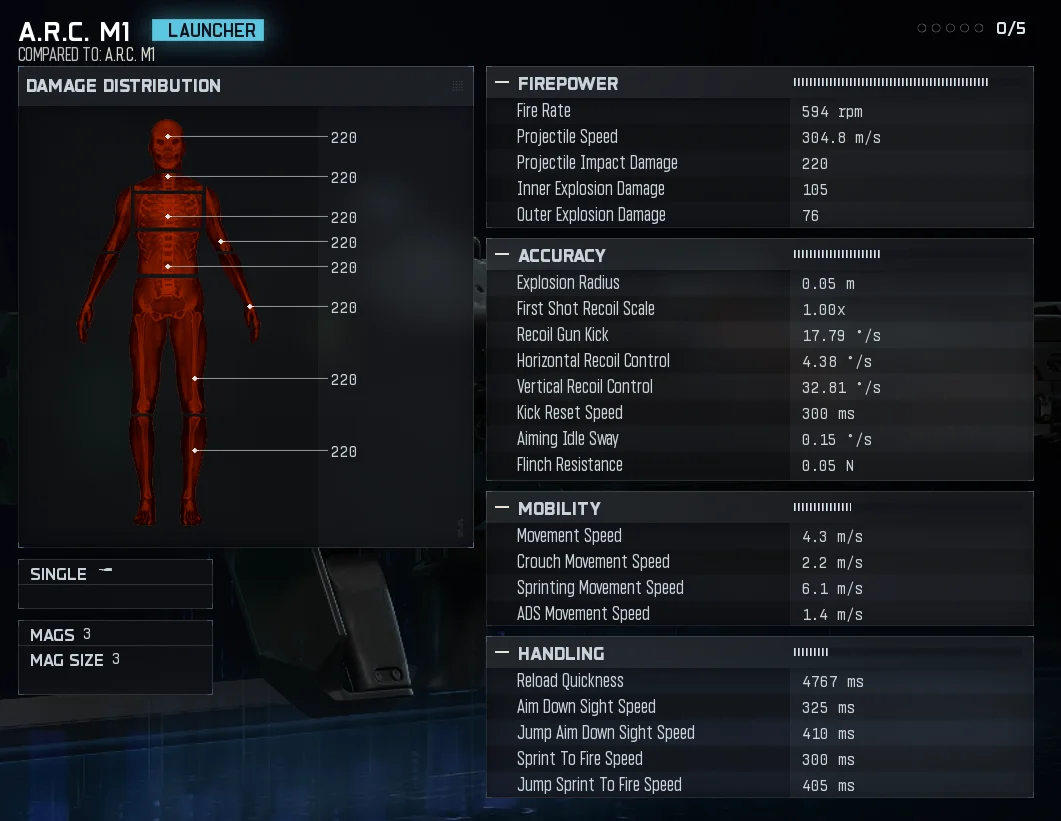Collapse the Firepower stats section
The image size is (1061, 821).
click(502, 84)
